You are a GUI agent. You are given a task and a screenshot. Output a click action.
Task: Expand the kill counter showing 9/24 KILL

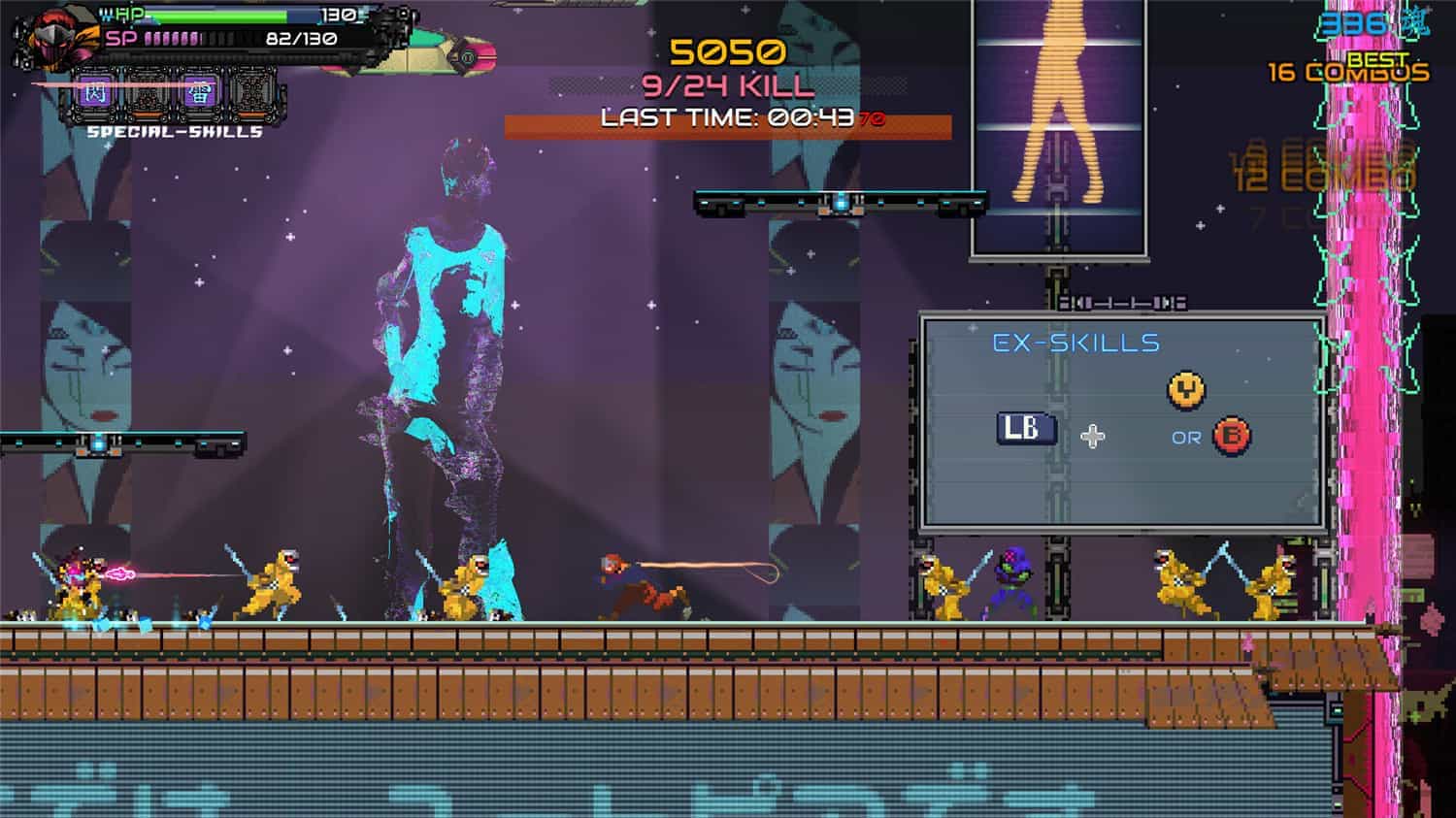coord(729,86)
